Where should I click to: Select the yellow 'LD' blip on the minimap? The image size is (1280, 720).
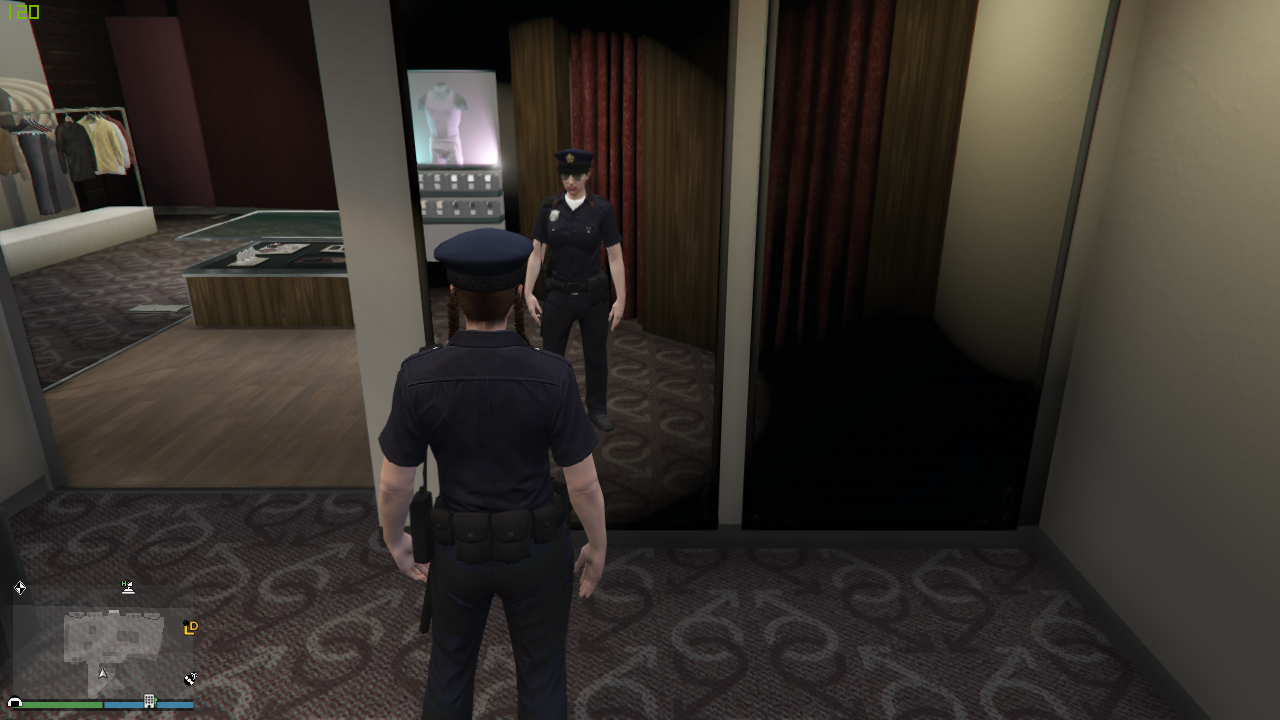[191, 627]
